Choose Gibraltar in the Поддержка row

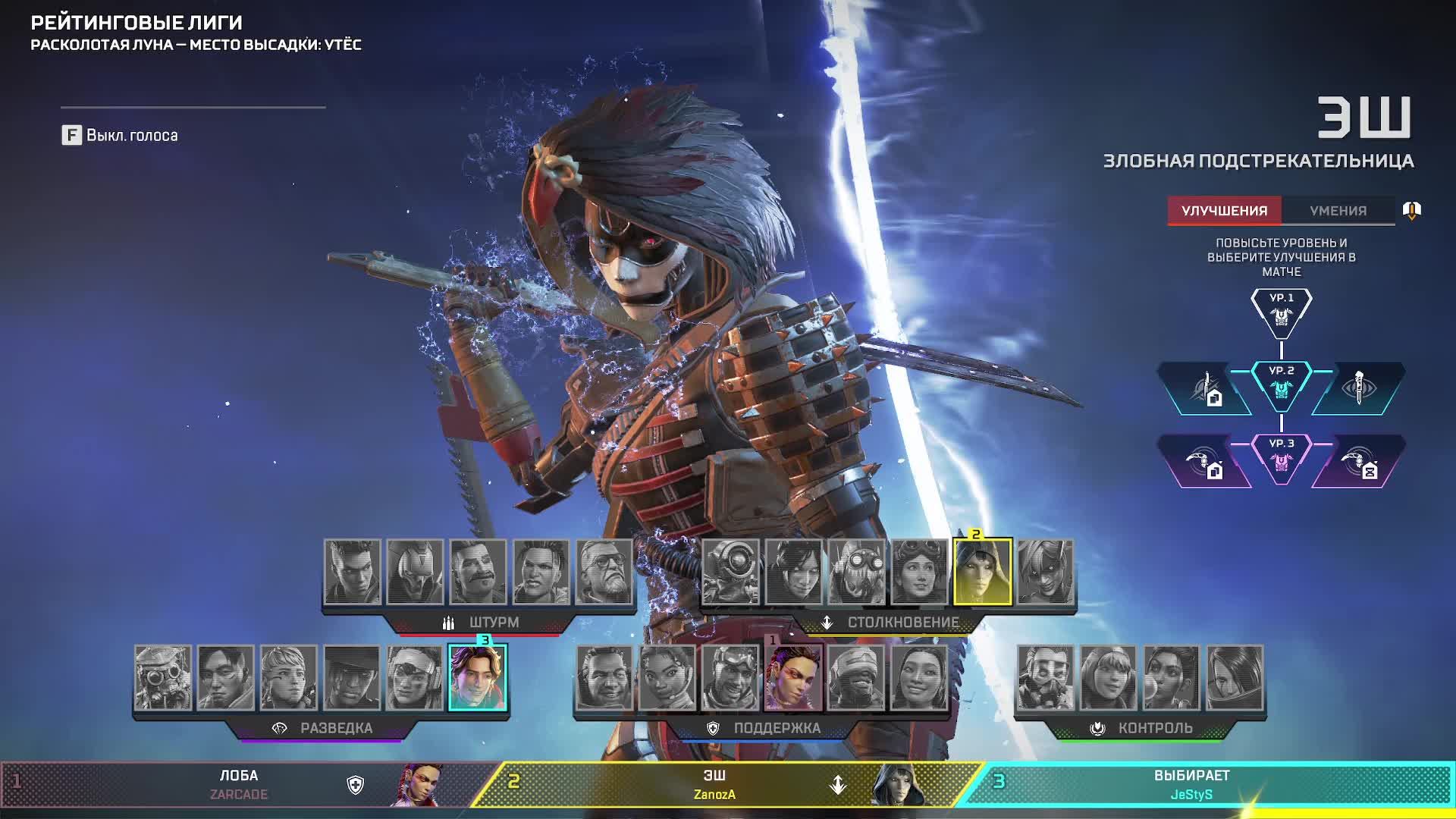604,678
